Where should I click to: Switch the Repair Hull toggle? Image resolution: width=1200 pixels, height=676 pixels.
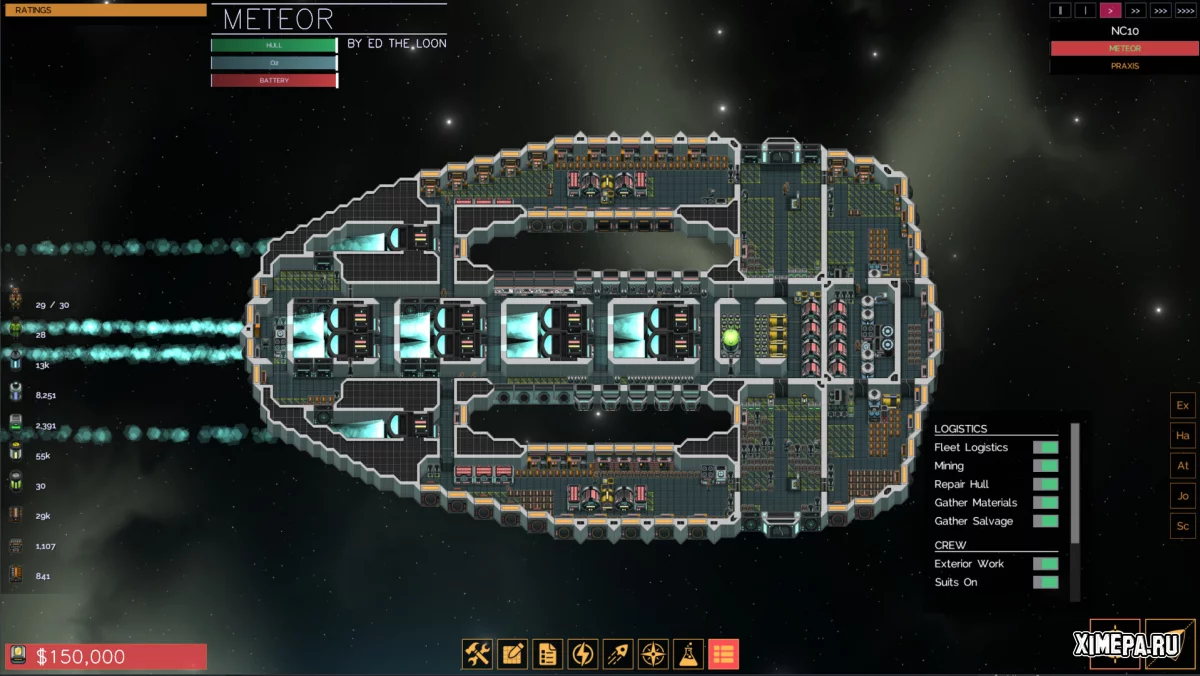[x=1046, y=484]
